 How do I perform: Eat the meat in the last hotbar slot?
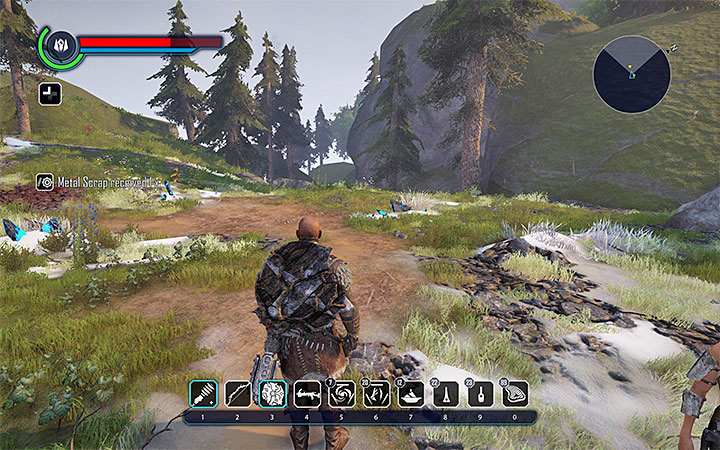click(515, 394)
